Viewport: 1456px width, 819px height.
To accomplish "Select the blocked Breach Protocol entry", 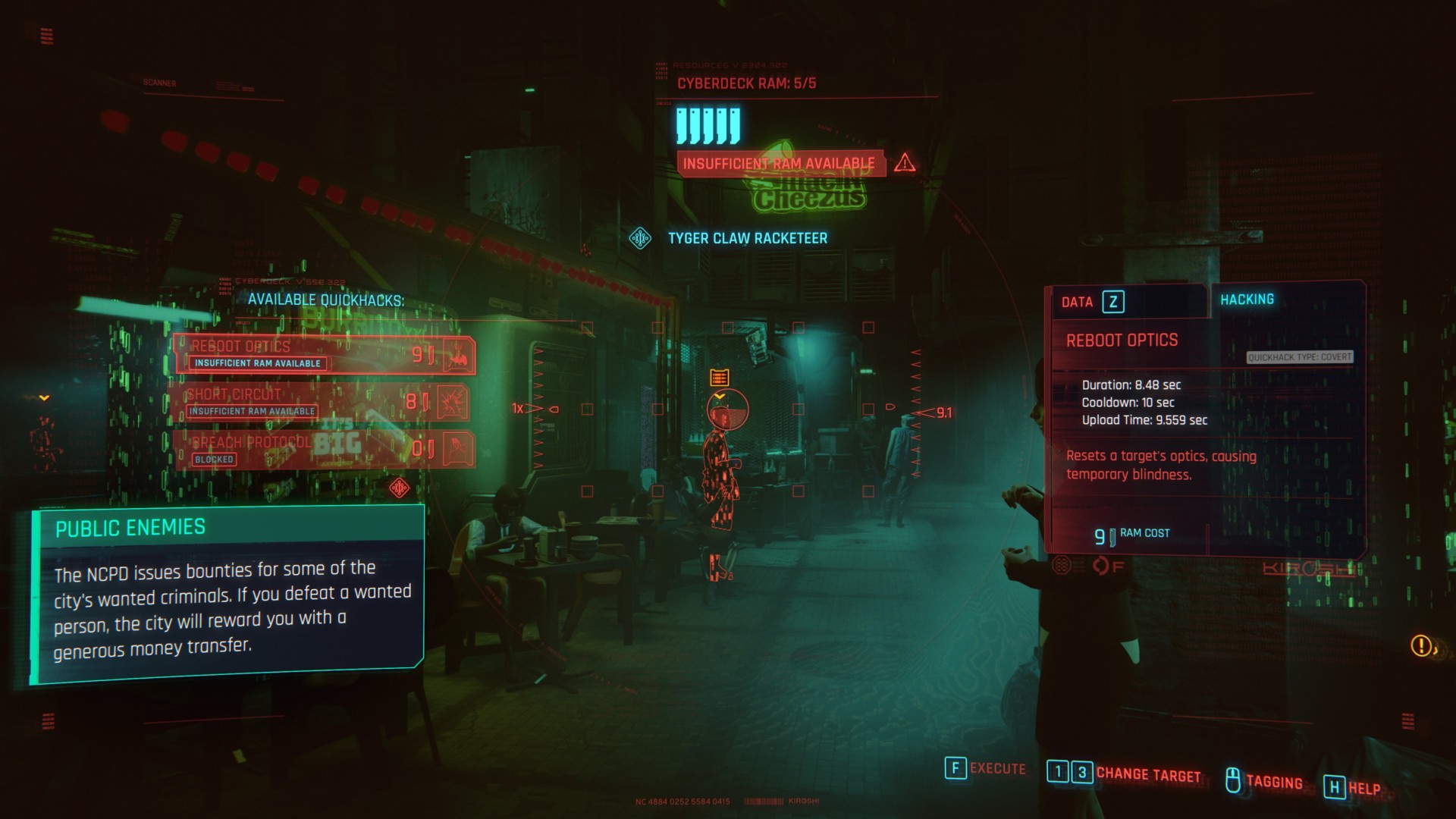I will [325, 449].
